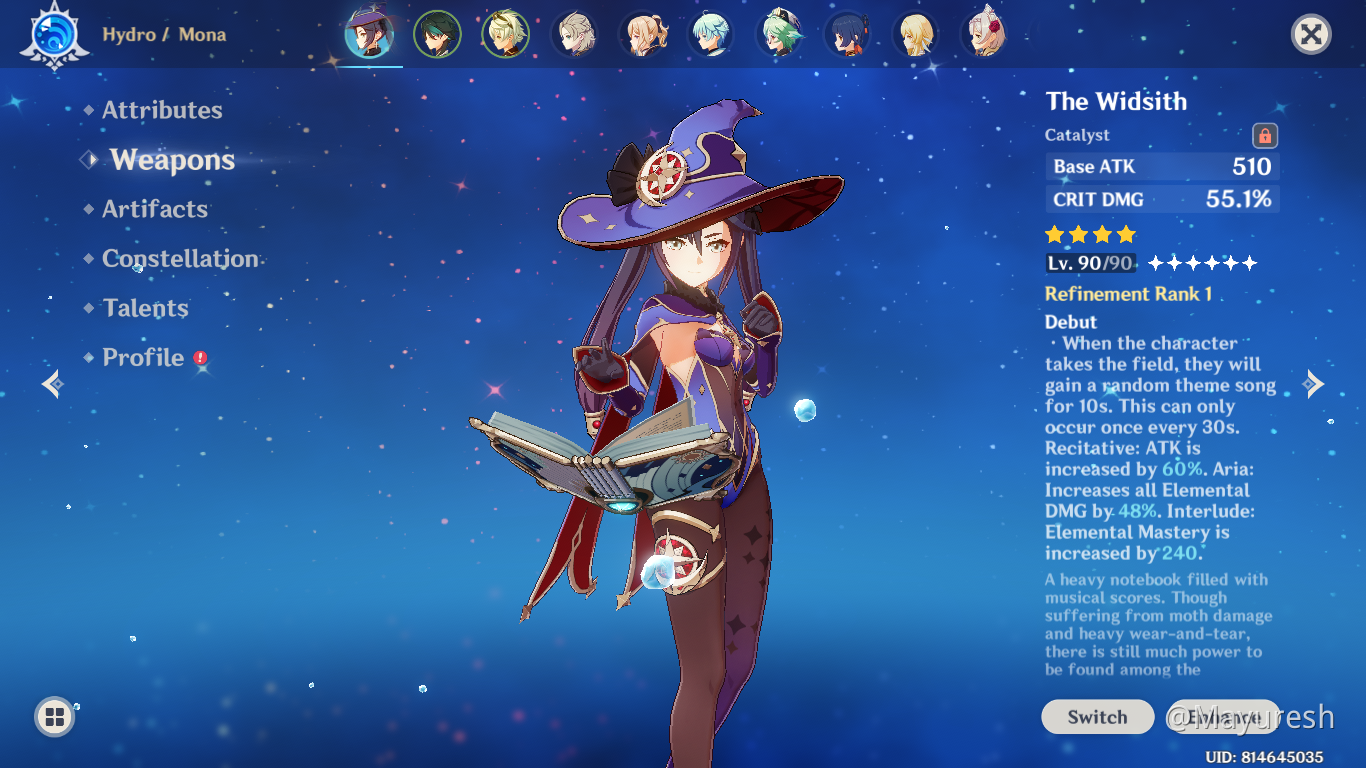View Sucrose's character page
The width and height of the screenshot is (1366, 768).
tap(780, 33)
